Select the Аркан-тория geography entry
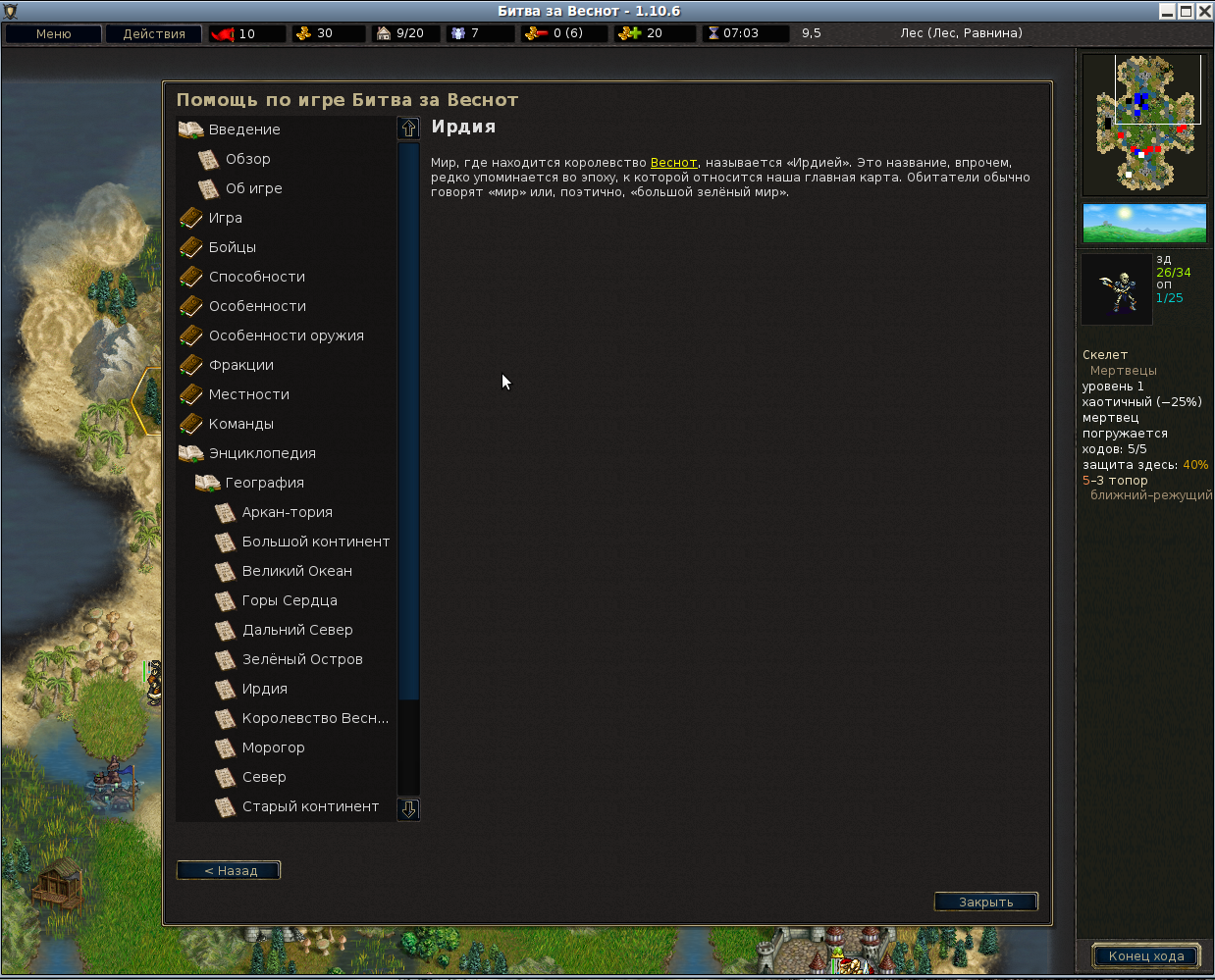This screenshot has height=980, width=1215. click(x=287, y=512)
